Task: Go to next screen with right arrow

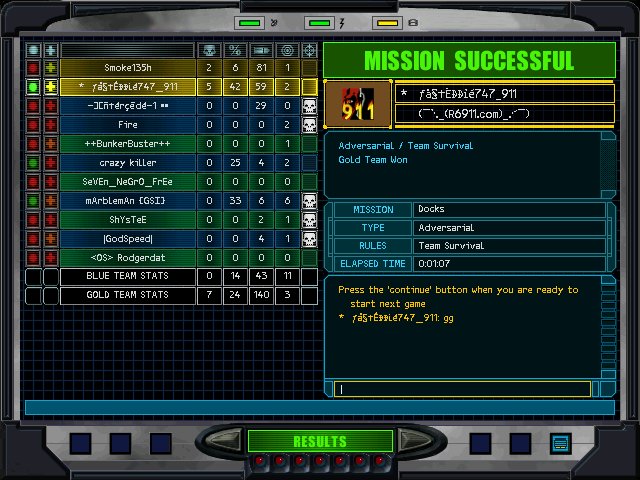Action: [x=420, y=441]
